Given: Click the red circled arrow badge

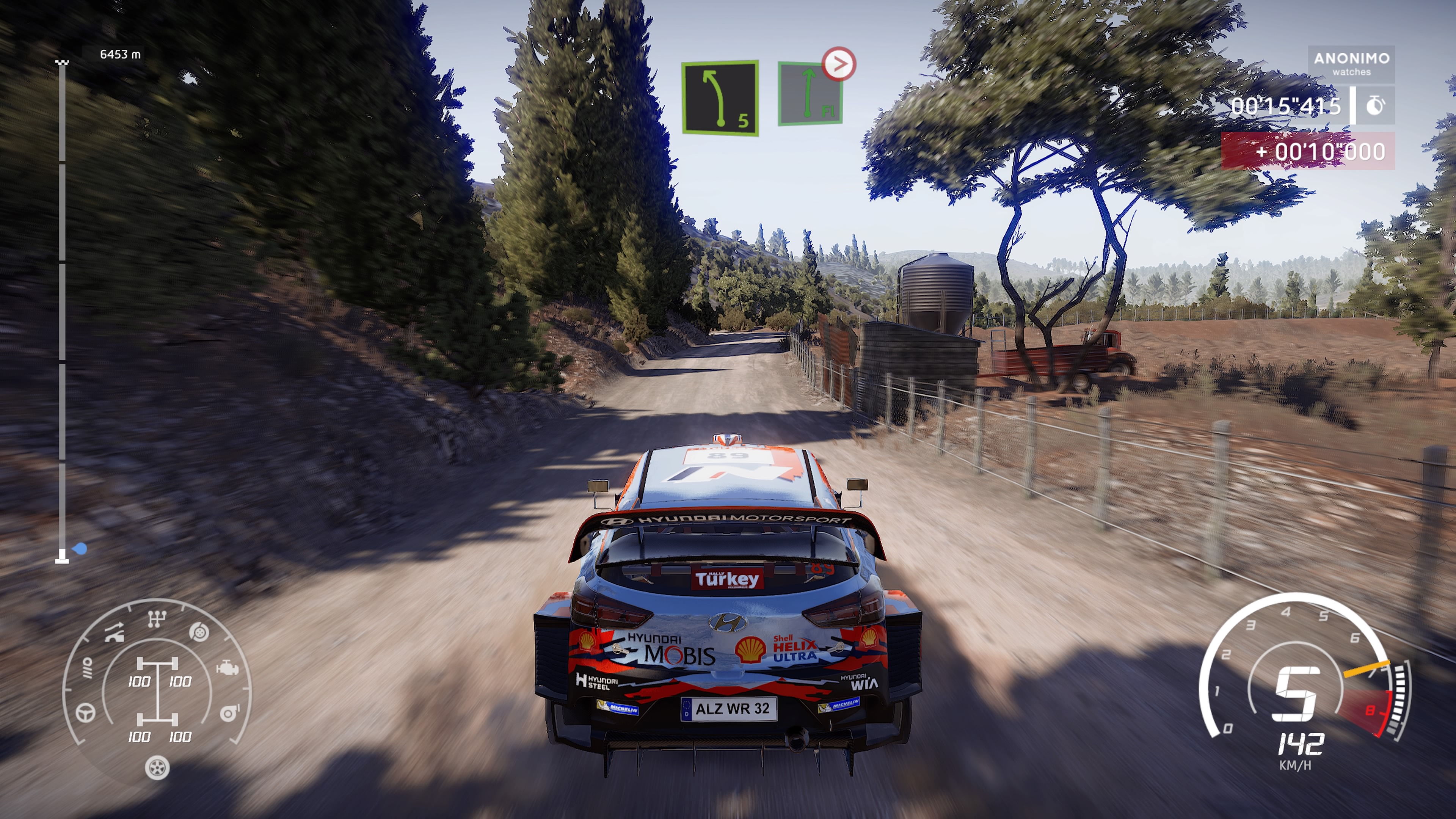Looking at the screenshot, I should coord(839,64).
